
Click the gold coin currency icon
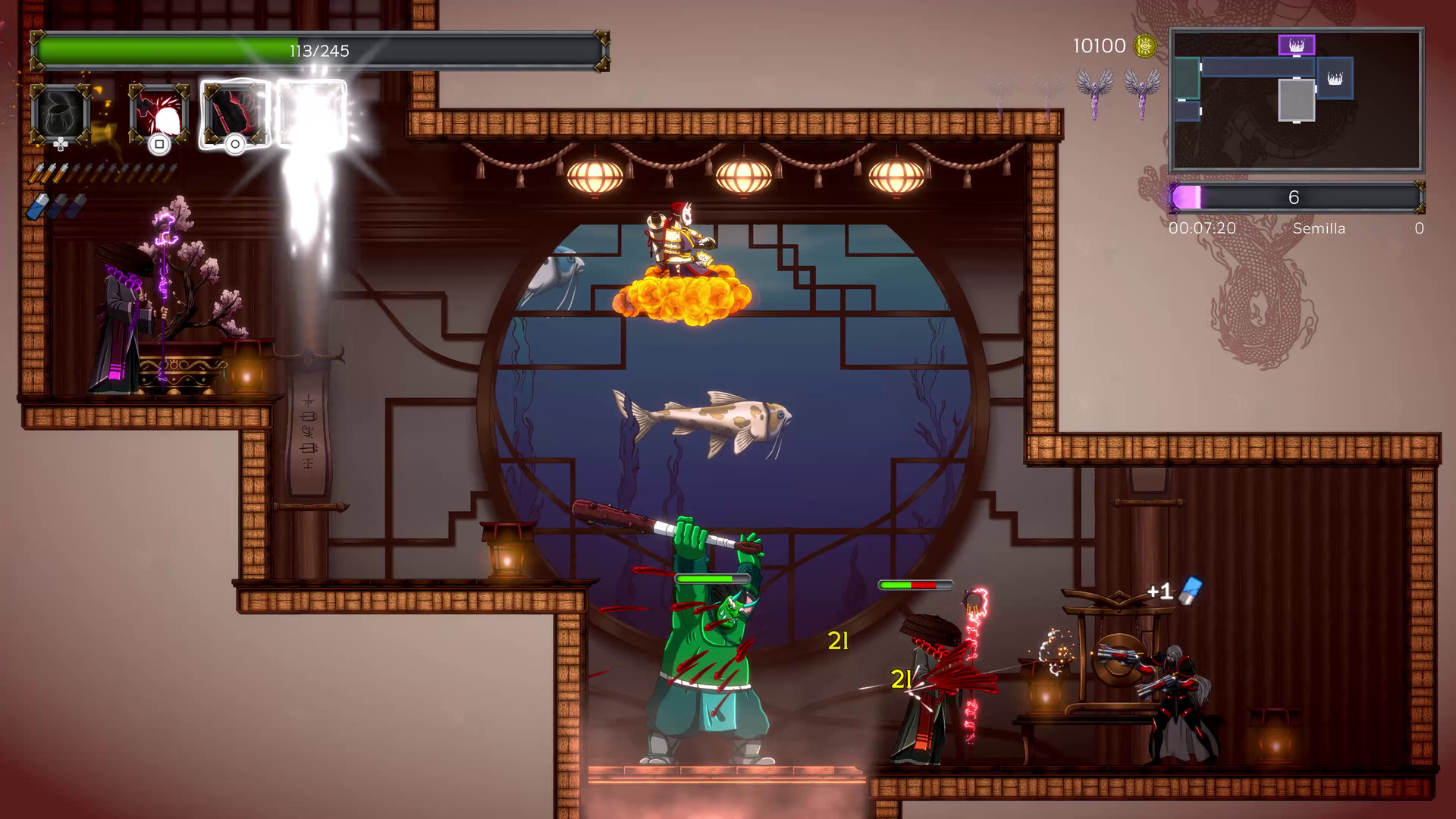click(x=1144, y=45)
